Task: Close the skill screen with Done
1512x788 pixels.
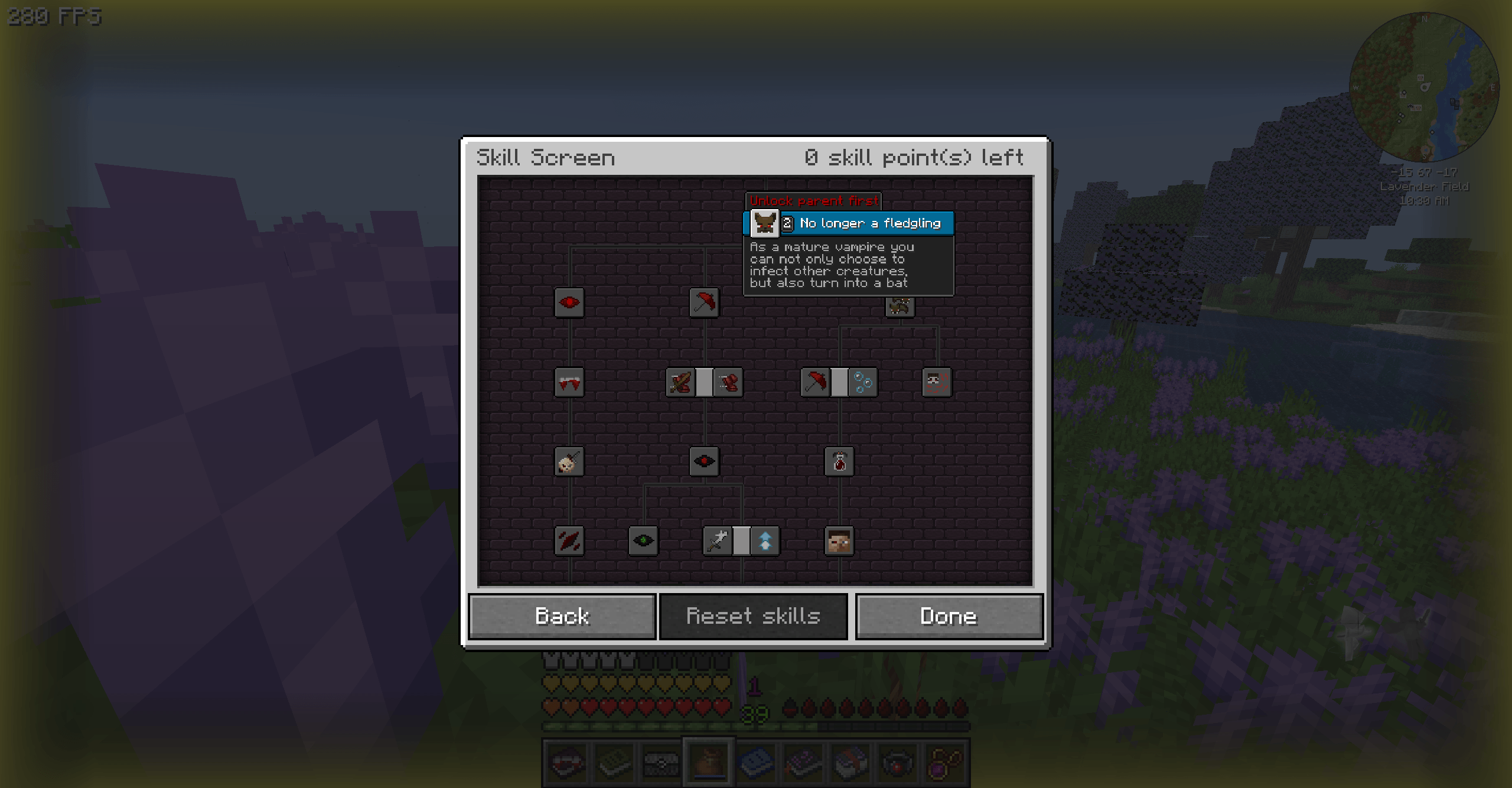Action: coord(949,616)
